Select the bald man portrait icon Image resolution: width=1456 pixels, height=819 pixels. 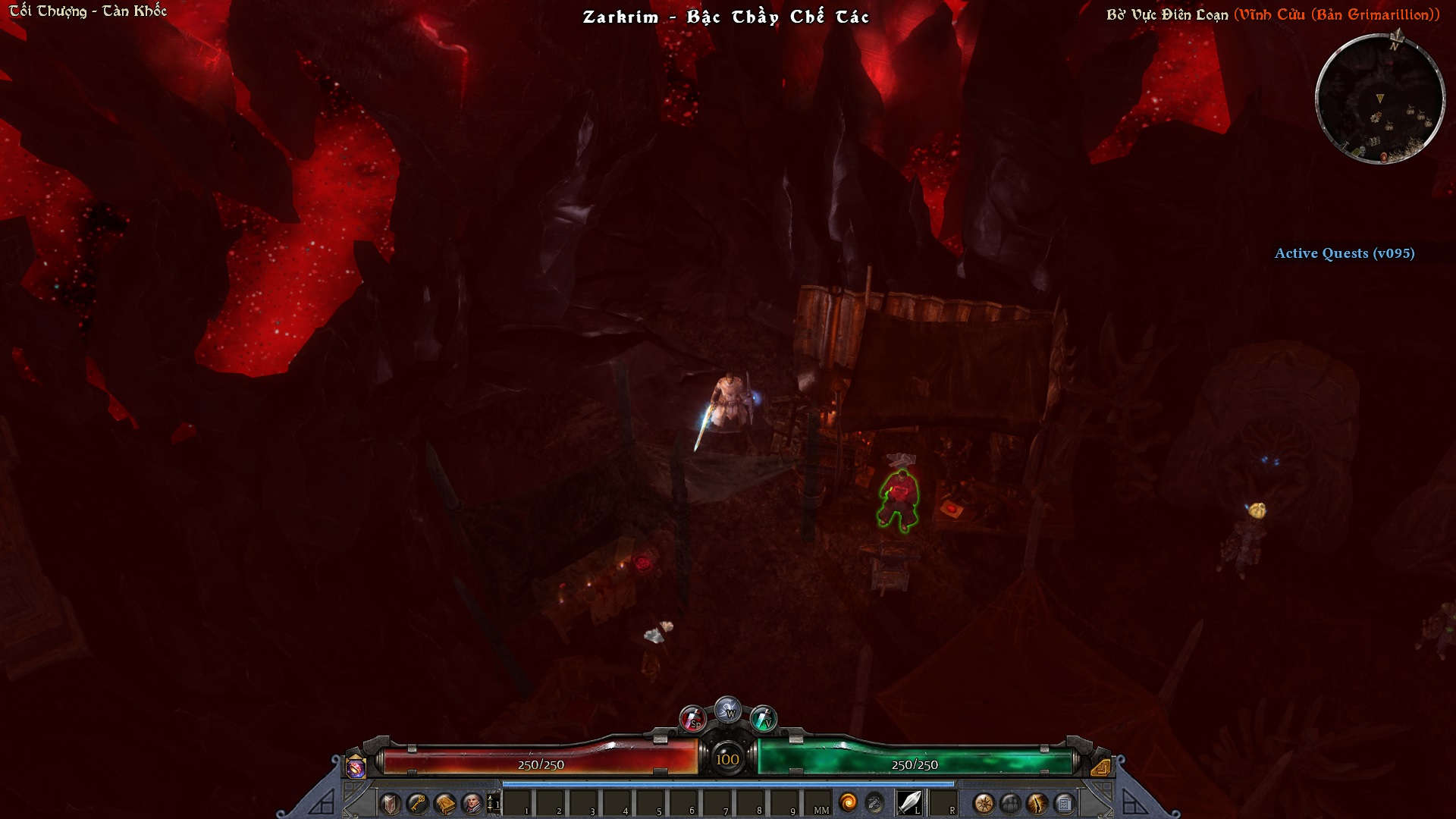tap(472, 803)
